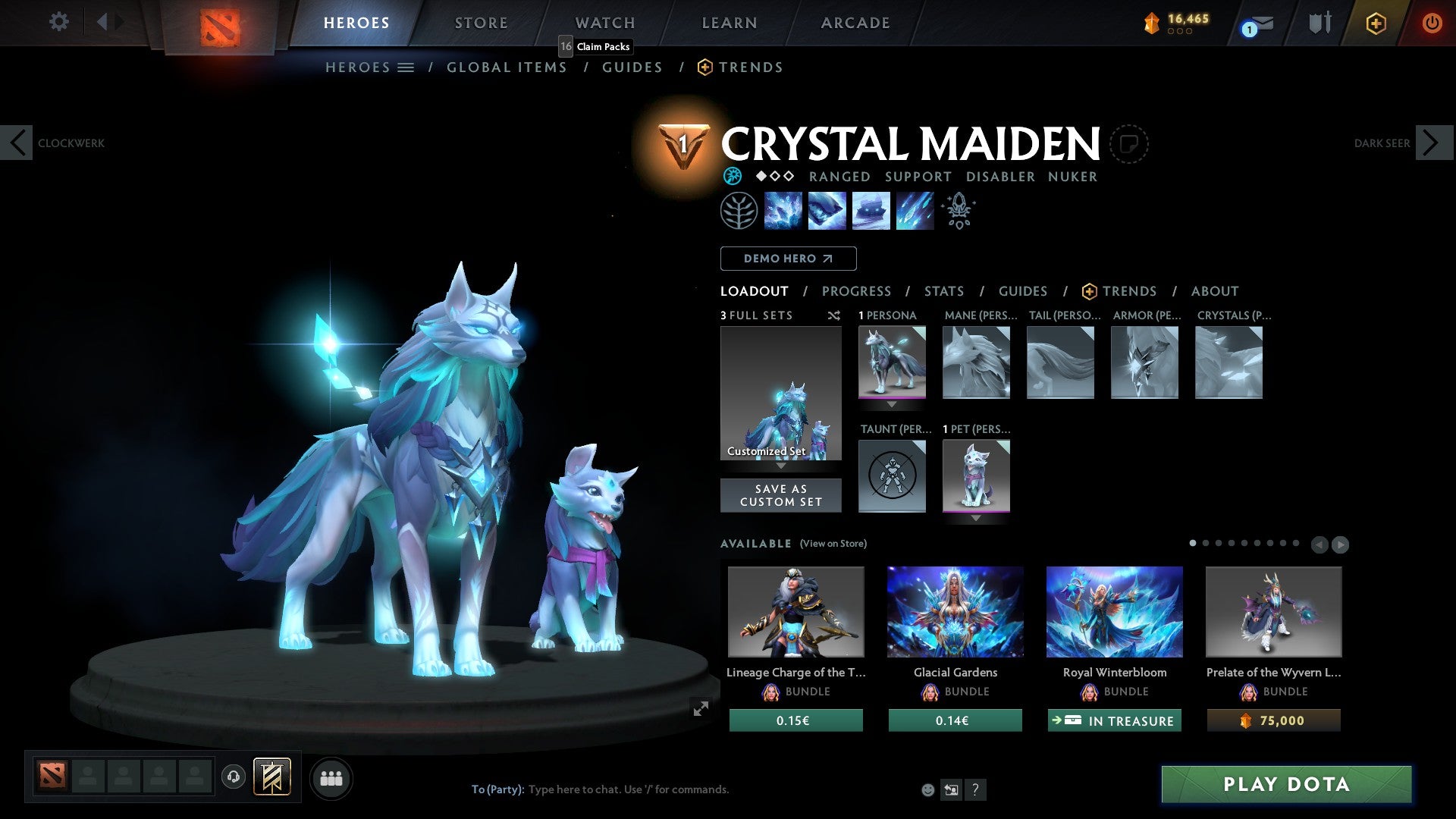Select the first pagination dot above Available items
The width and height of the screenshot is (1456, 819).
tap(1192, 543)
